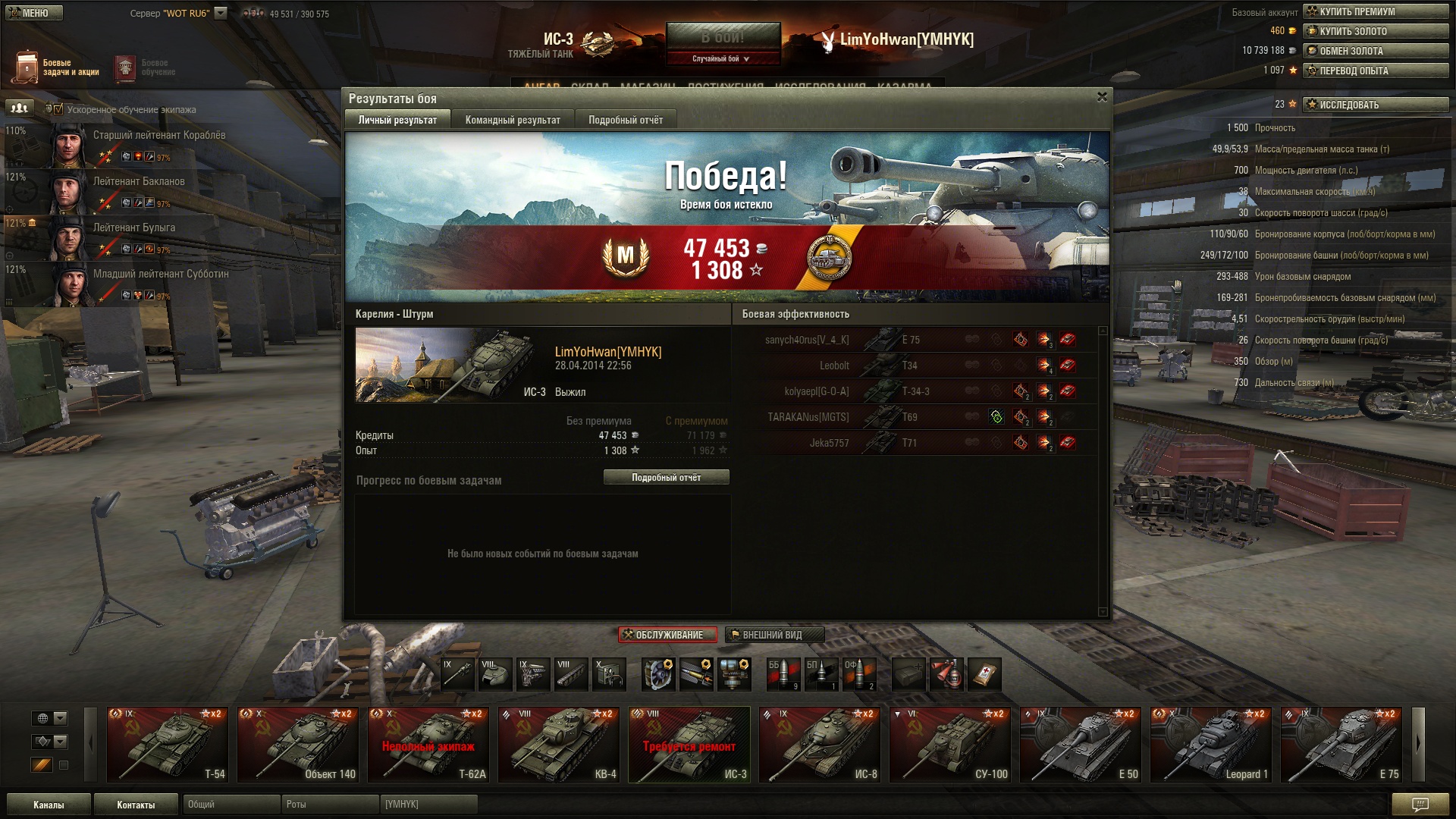Select the КВ-4 tank in carousel
This screenshot has width=1456, height=819.
click(559, 745)
